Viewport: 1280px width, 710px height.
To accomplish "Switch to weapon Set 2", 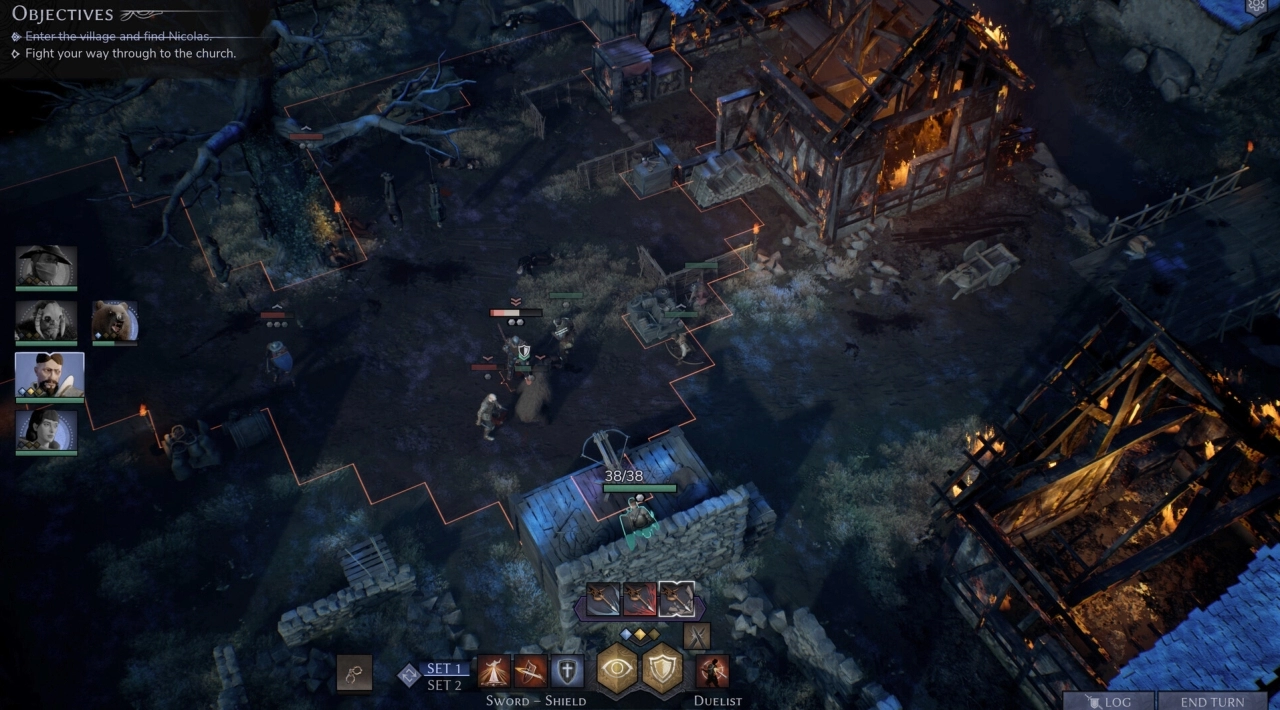I will pos(445,685).
